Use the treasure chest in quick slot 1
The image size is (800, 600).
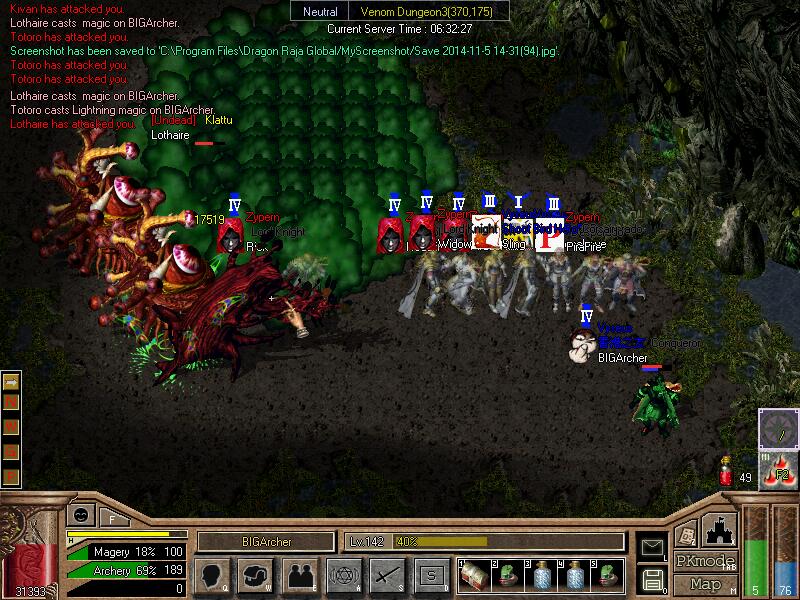(x=474, y=573)
